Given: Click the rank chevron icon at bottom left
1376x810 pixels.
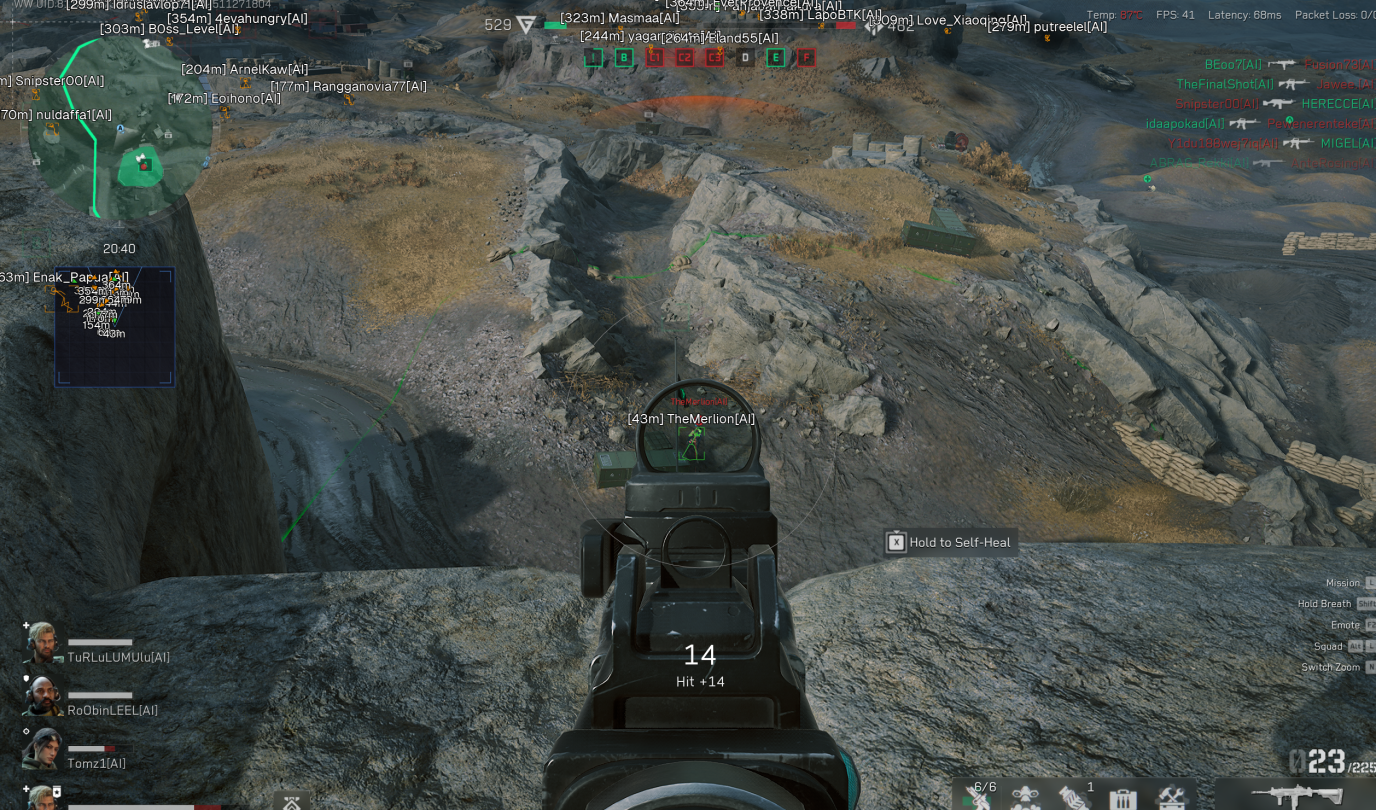Looking at the screenshot, I should coord(291,802).
